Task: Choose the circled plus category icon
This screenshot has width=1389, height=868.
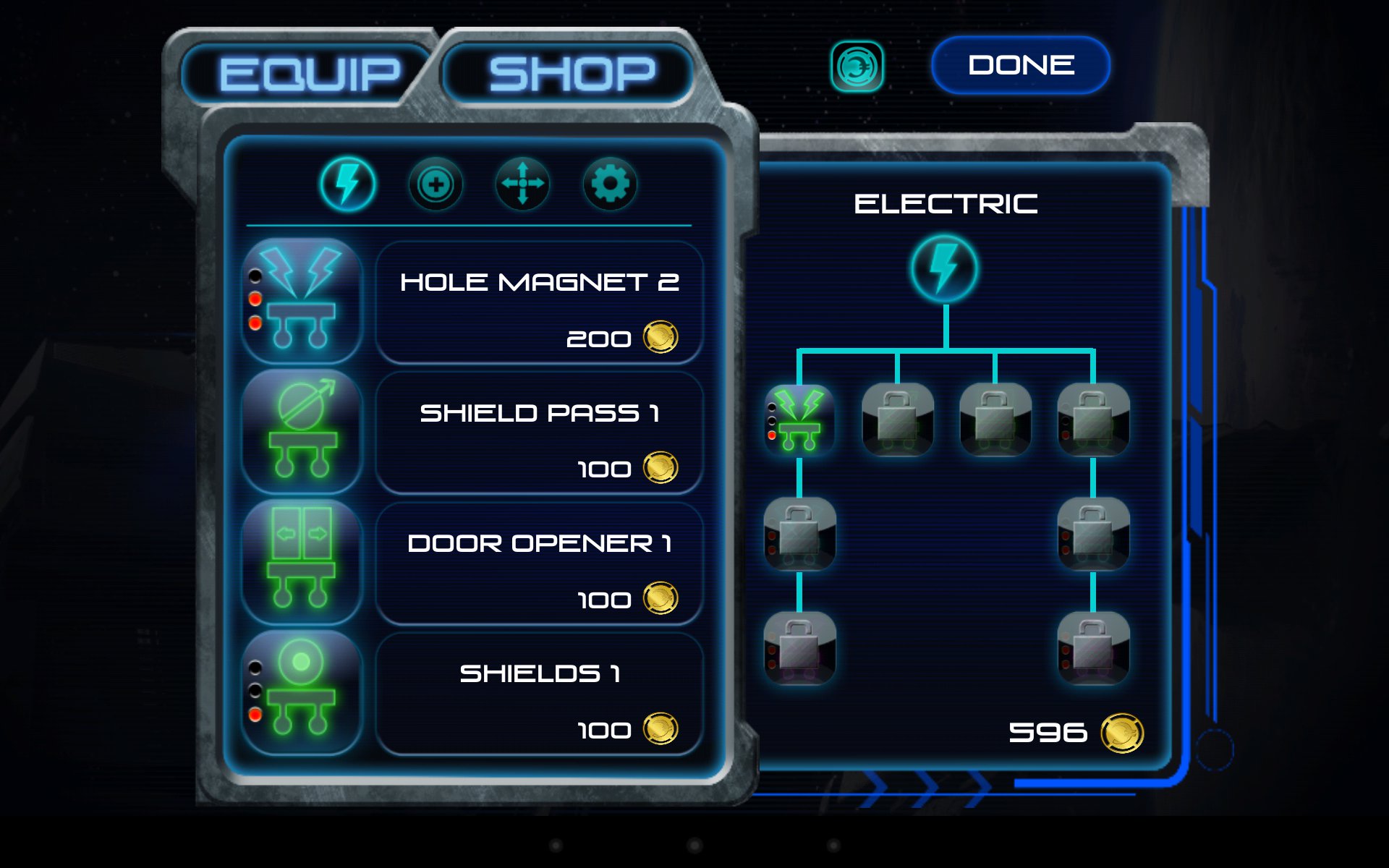Action: point(436,184)
